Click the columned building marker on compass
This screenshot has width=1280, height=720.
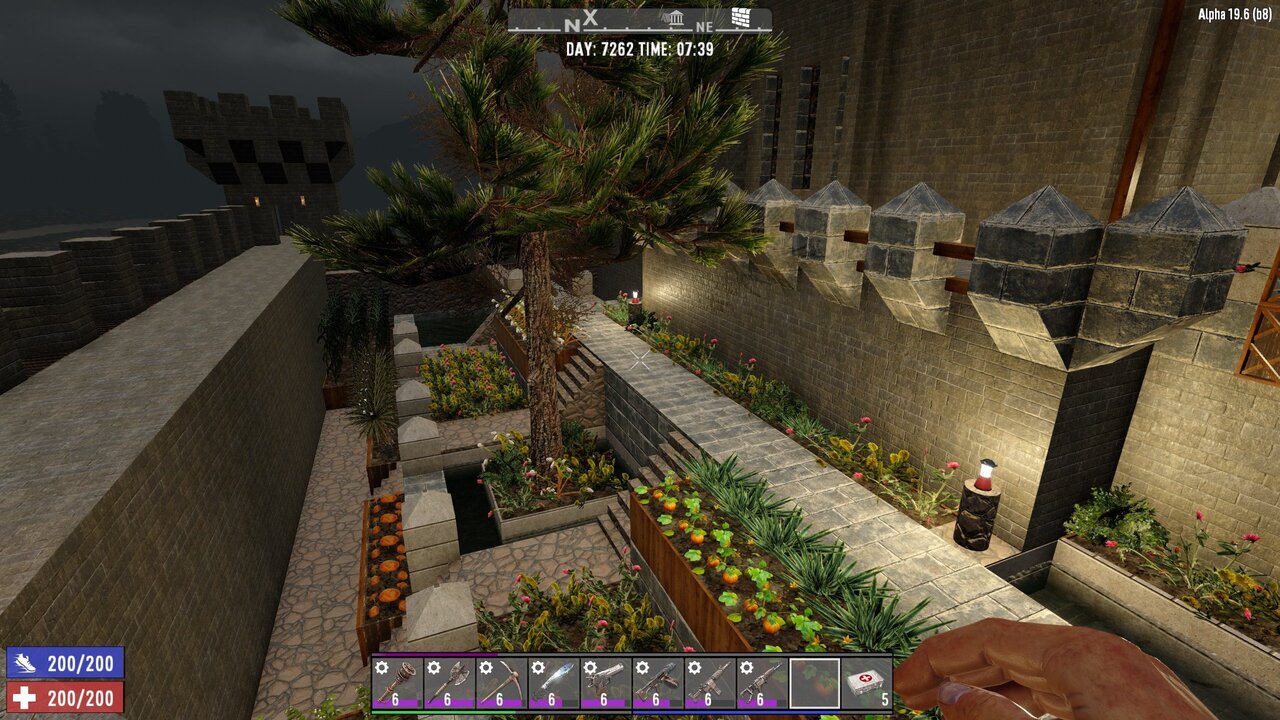pos(676,19)
